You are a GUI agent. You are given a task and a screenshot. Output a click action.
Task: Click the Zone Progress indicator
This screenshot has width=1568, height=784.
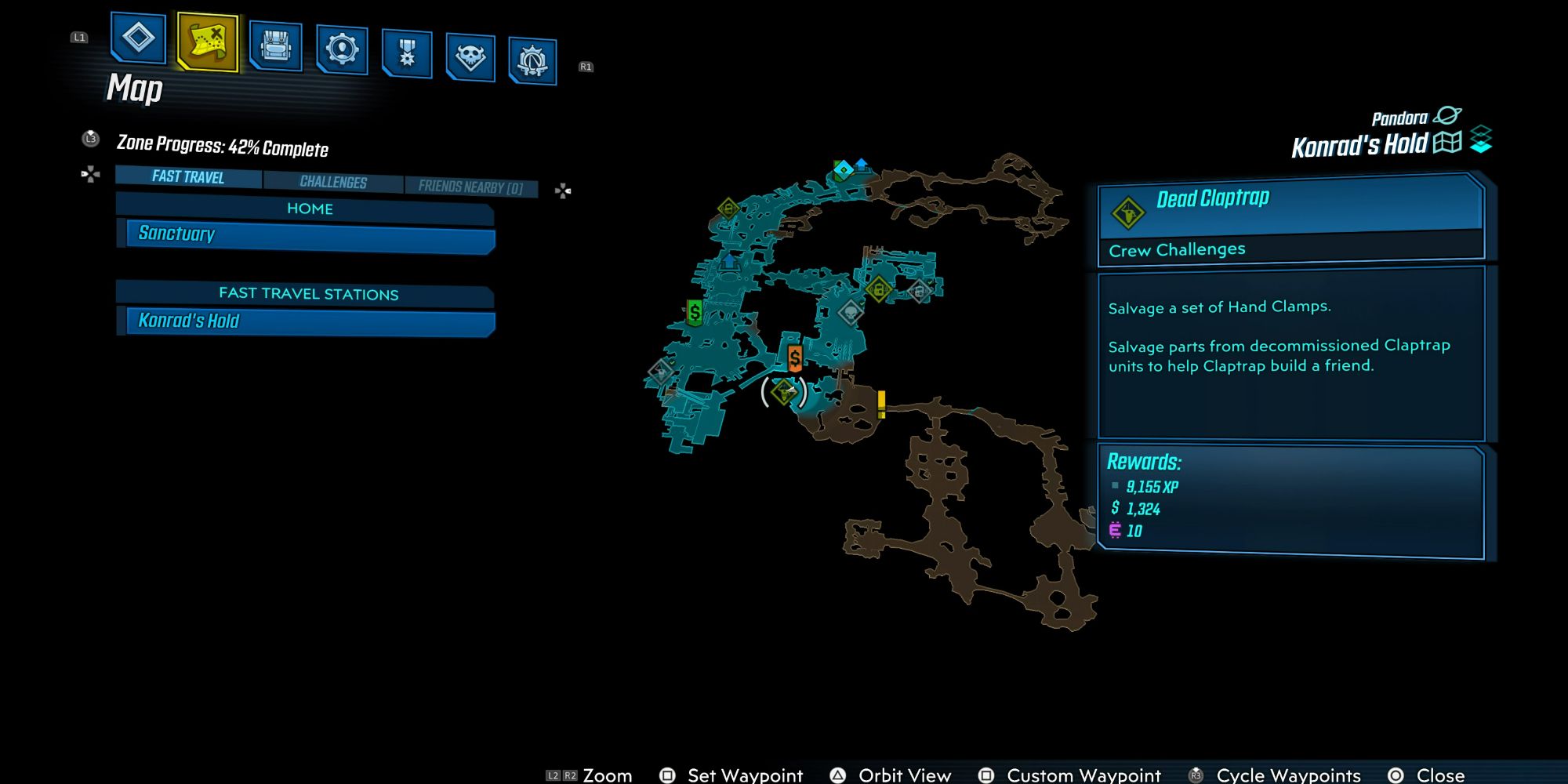point(223,149)
